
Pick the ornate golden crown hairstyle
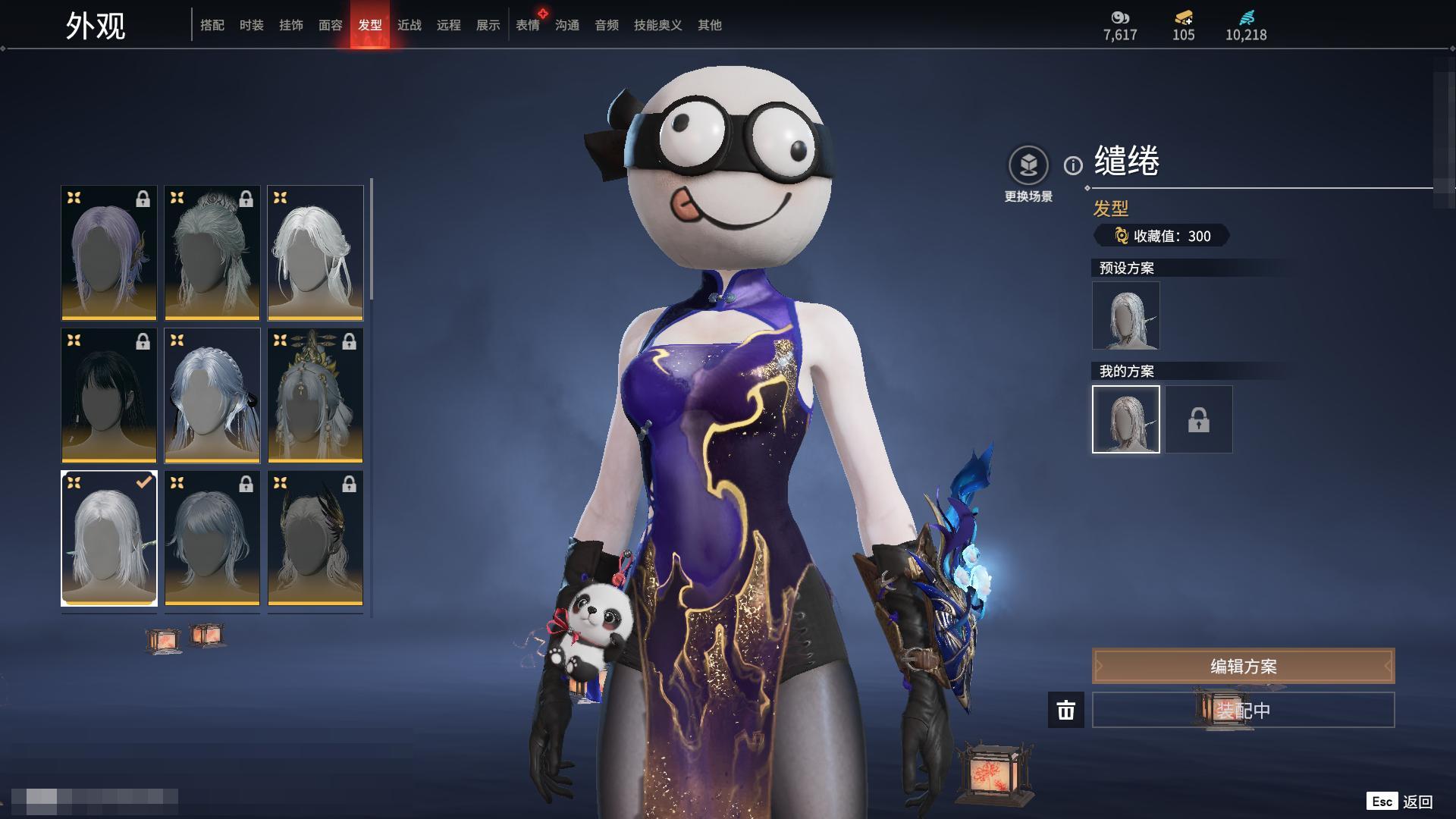tap(315, 395)
